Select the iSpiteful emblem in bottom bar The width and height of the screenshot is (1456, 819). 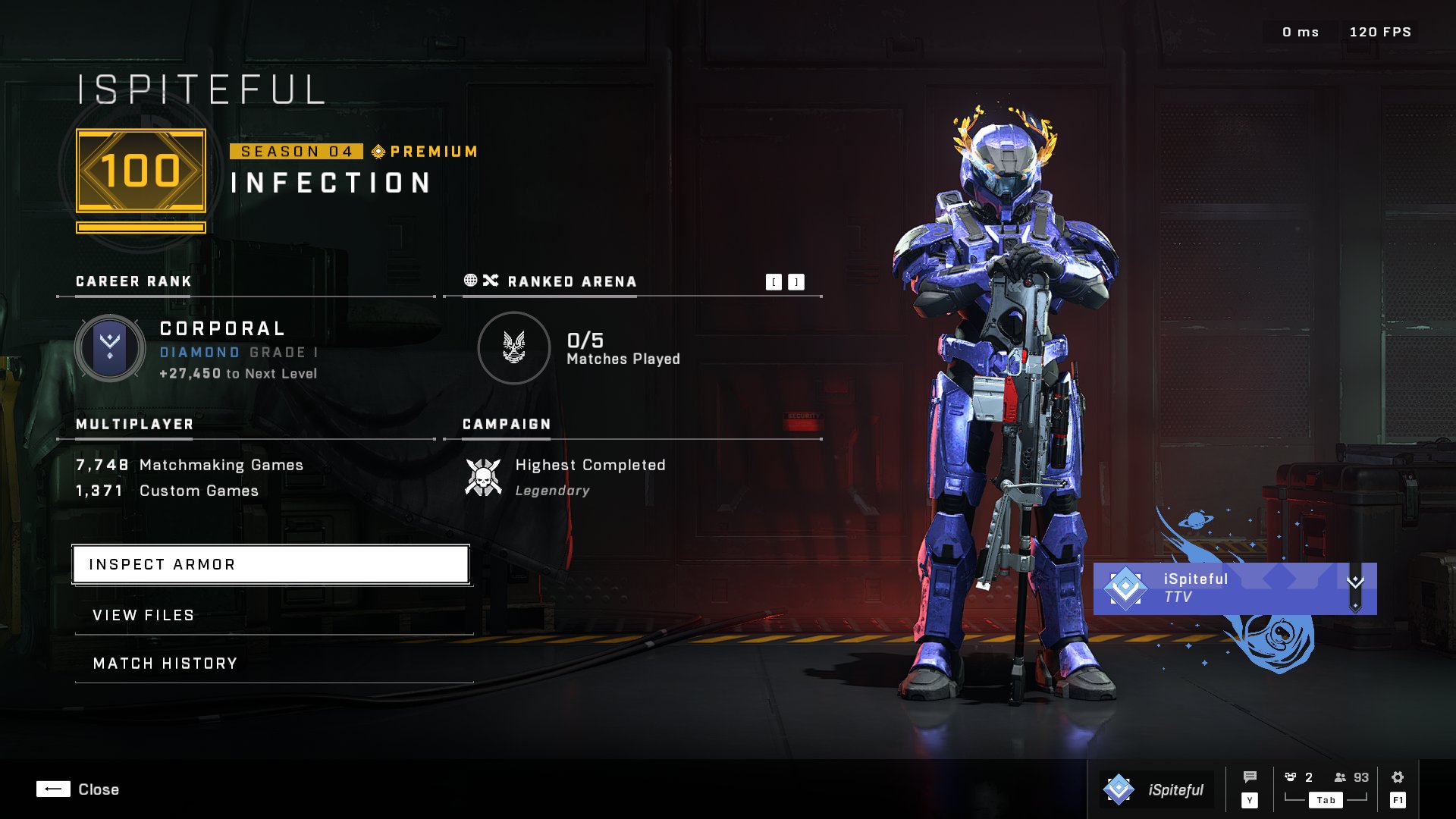pyautogui.click(x=1121, y=789)
